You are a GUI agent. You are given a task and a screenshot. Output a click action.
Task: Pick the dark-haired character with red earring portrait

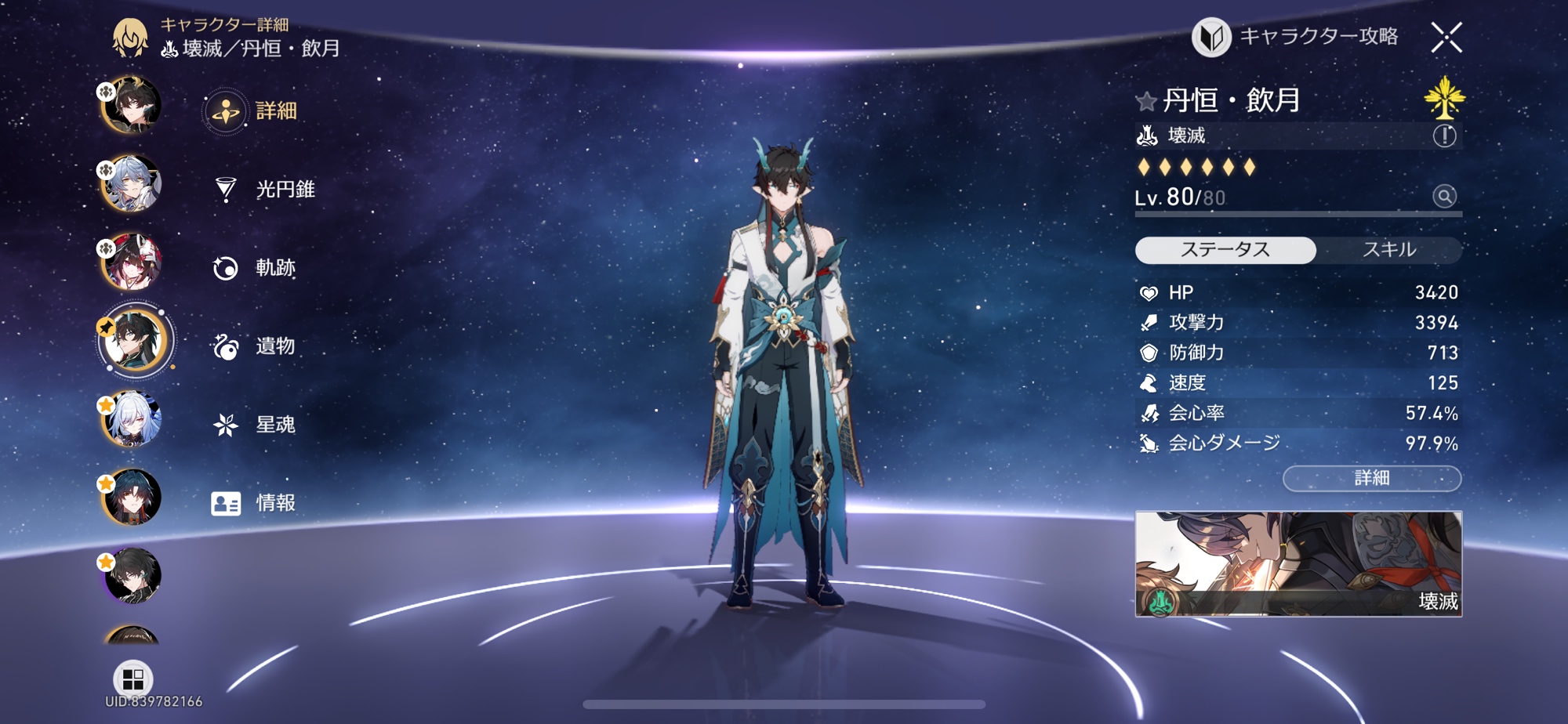[x=132, y=497]
